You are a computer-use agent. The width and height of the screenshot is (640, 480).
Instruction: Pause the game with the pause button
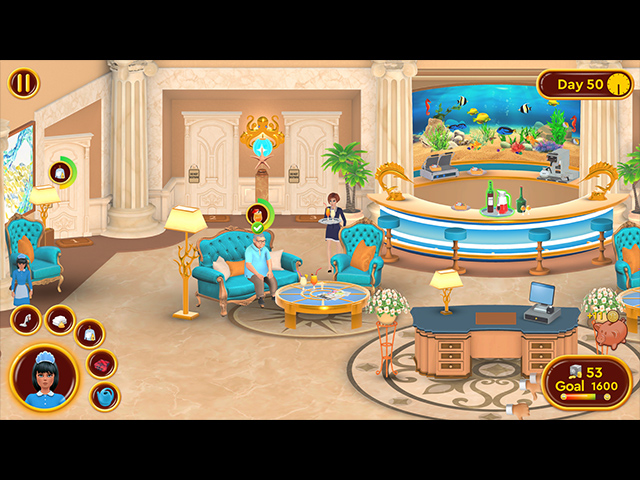point(23,83)
